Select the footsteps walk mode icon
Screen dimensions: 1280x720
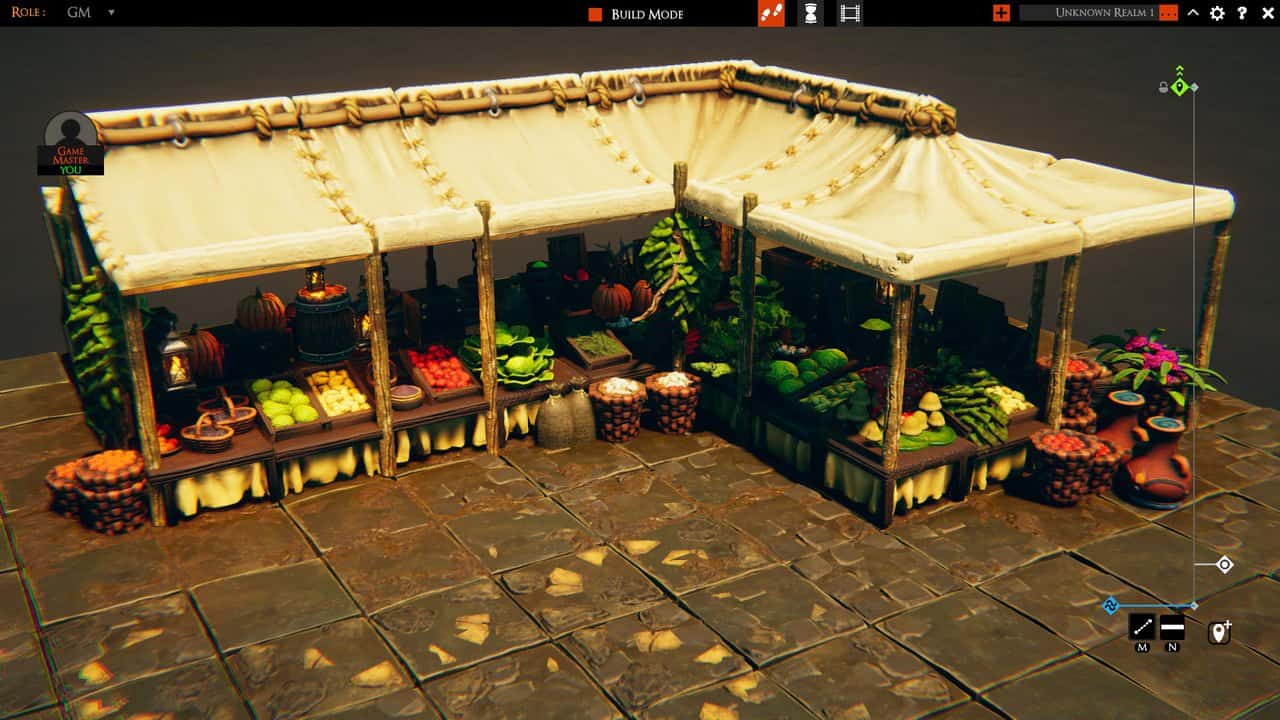pyautogui.click(x=772, y=15)
